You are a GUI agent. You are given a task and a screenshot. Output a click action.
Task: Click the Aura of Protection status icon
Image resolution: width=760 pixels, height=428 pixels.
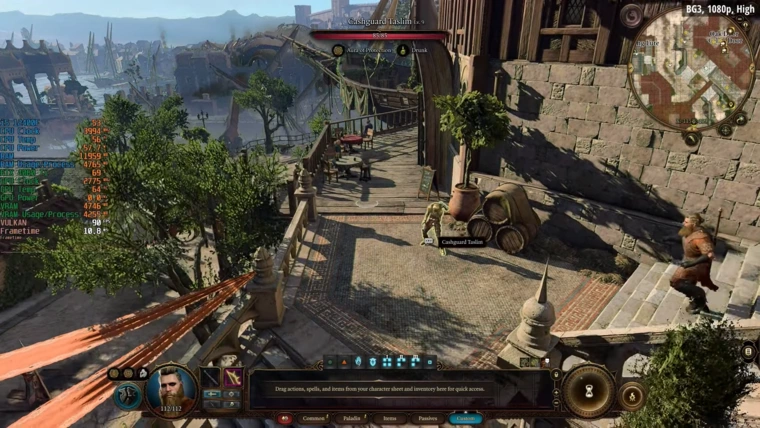(x=339, y=49)
